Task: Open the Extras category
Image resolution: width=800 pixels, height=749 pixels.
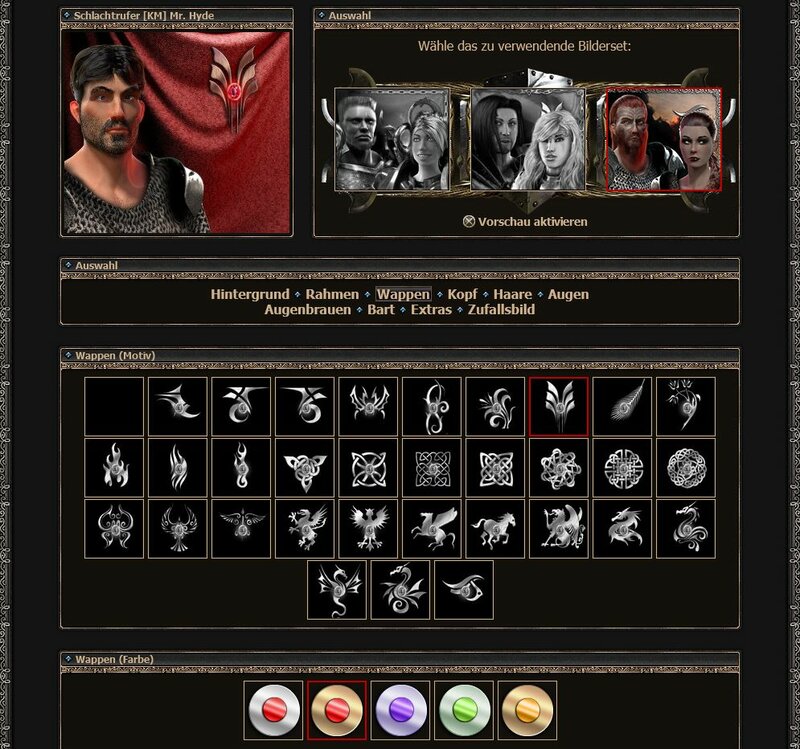Action: pos(431,310)
